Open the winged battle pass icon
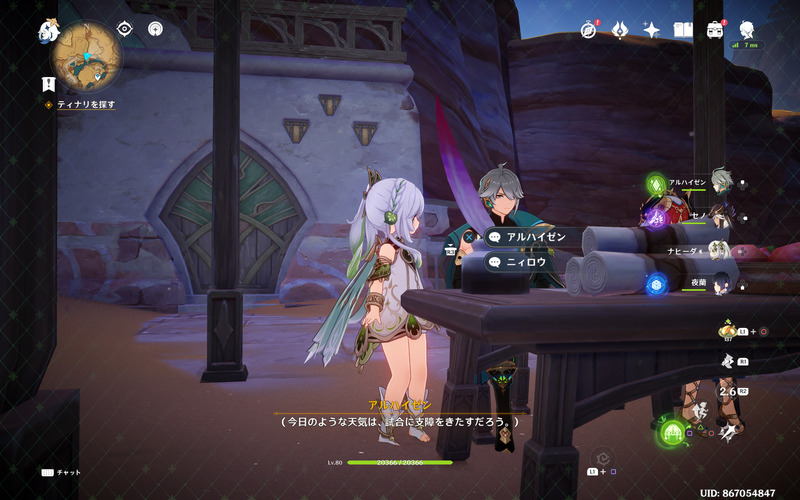The width and height of the screenshot is (800, 500). [619, 30]
